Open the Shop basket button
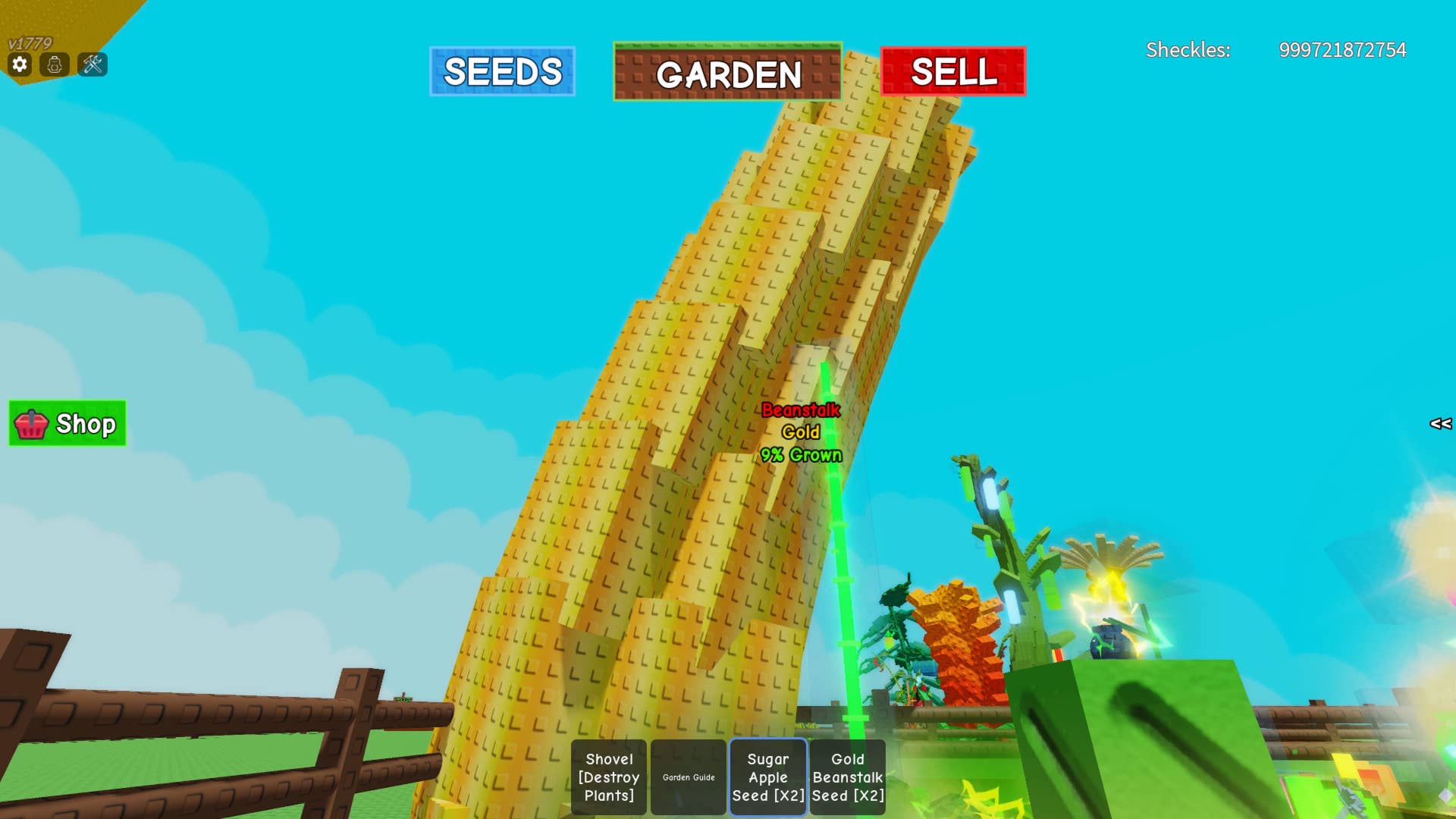The width and height of the screenshot is (1456, 819). pos(67,423)
